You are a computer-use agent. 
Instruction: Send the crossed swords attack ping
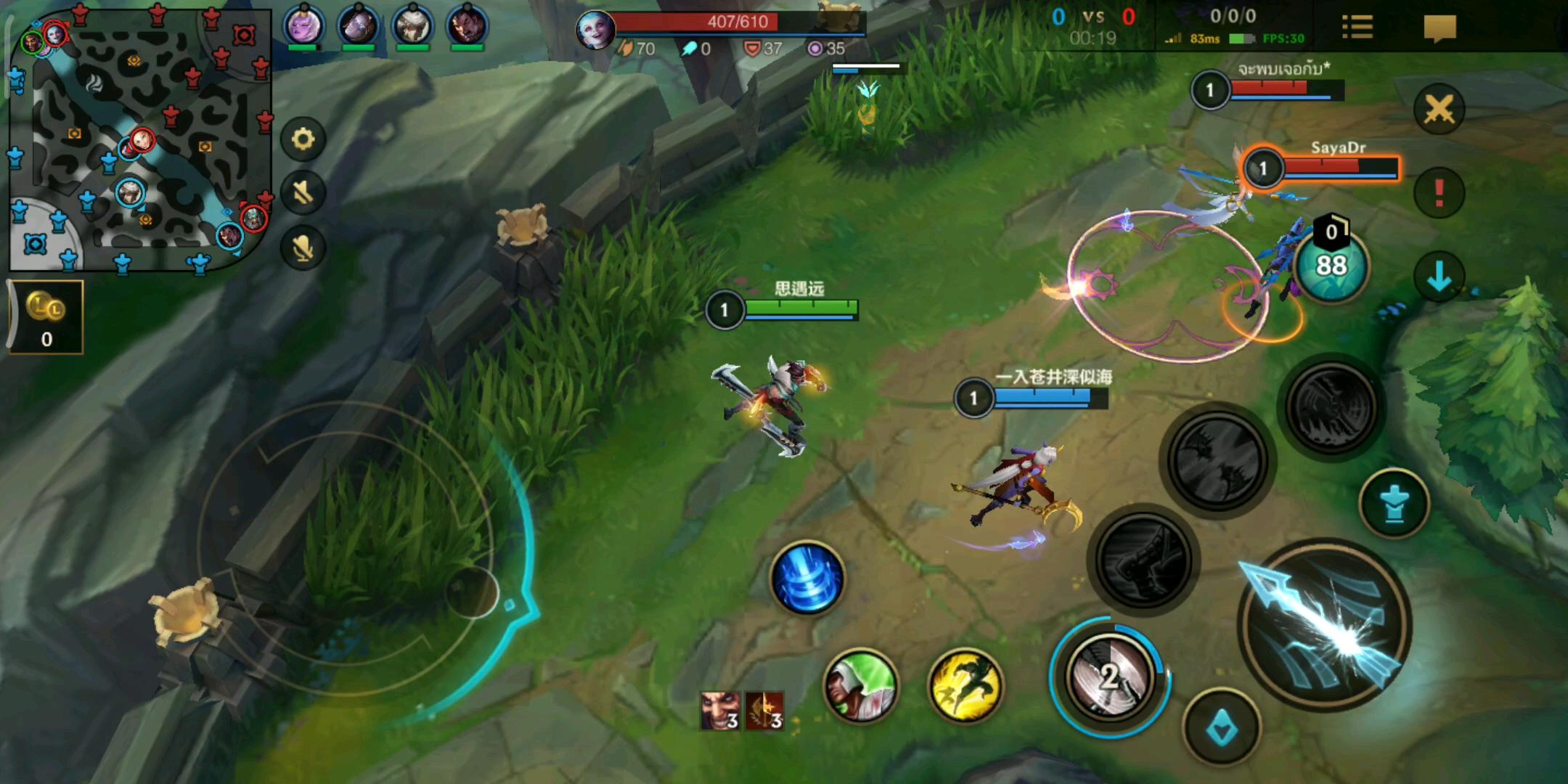pyautogui.click(x=1439, y=110)
